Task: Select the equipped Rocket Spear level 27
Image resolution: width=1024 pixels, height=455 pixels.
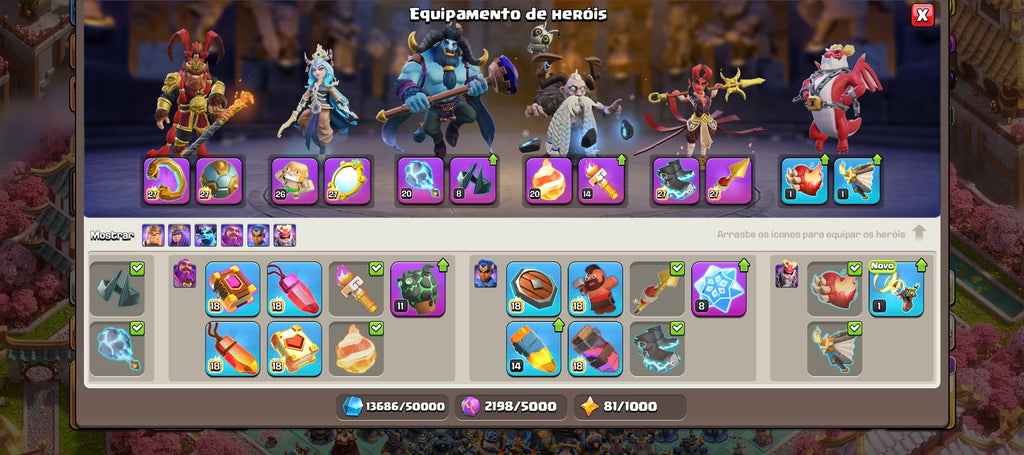Action: (729, 181)
